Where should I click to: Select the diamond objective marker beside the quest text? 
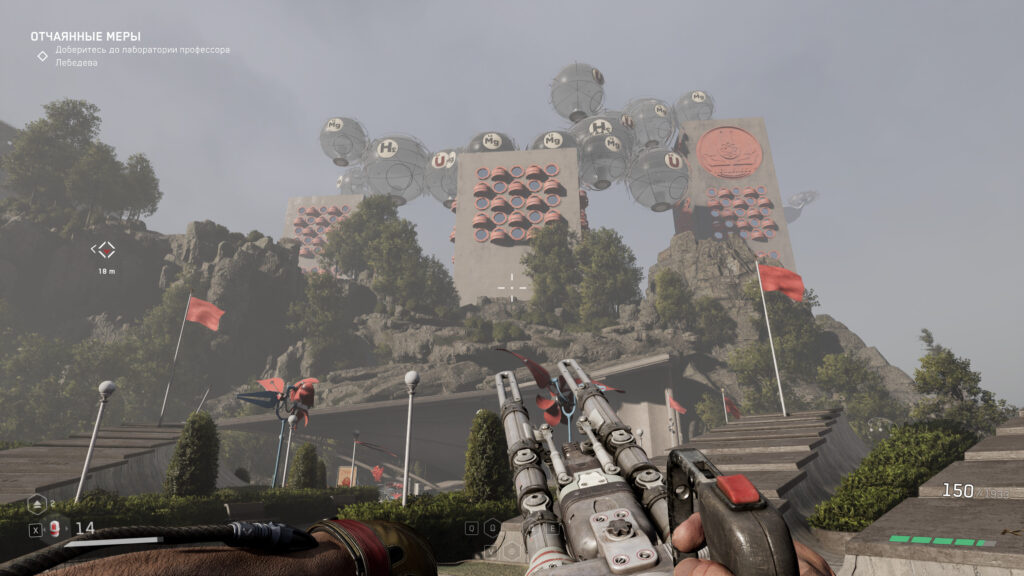pyautogui.click(x=42, y=56)
